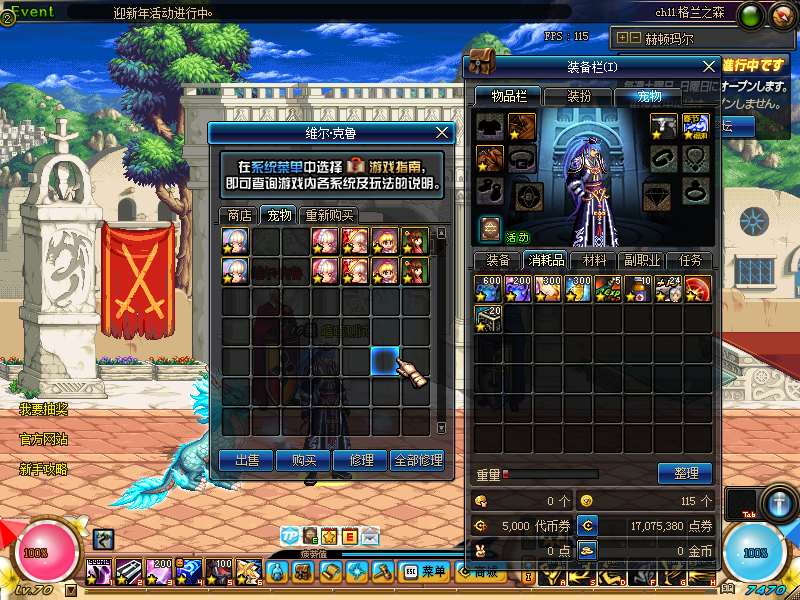Viewport: 800px width, 600px height.
Task: Switch to the 装扮 avatar tab
Action: pyautogui.click(x=579, y=96)
